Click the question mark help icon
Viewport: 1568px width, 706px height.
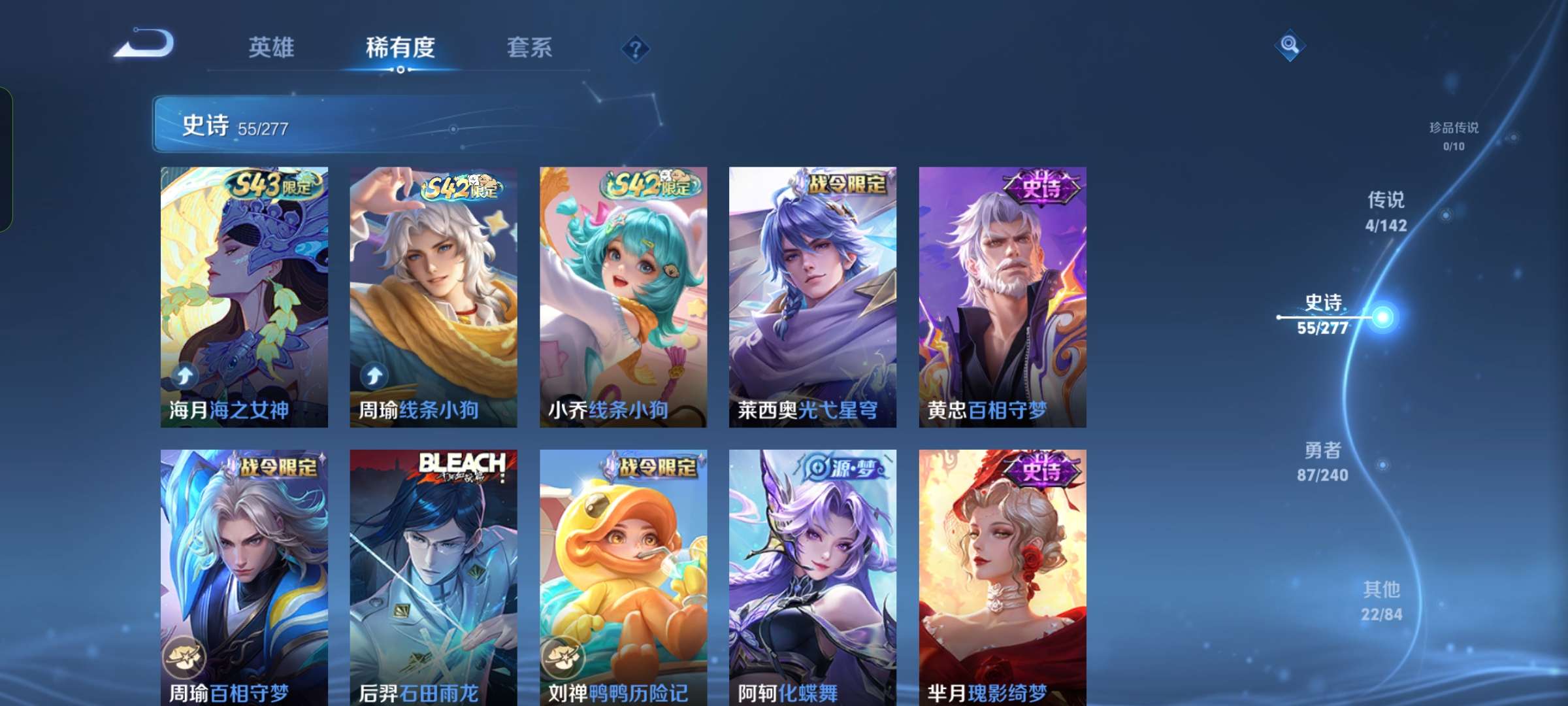pyautogui.click(x=636, y=48)
